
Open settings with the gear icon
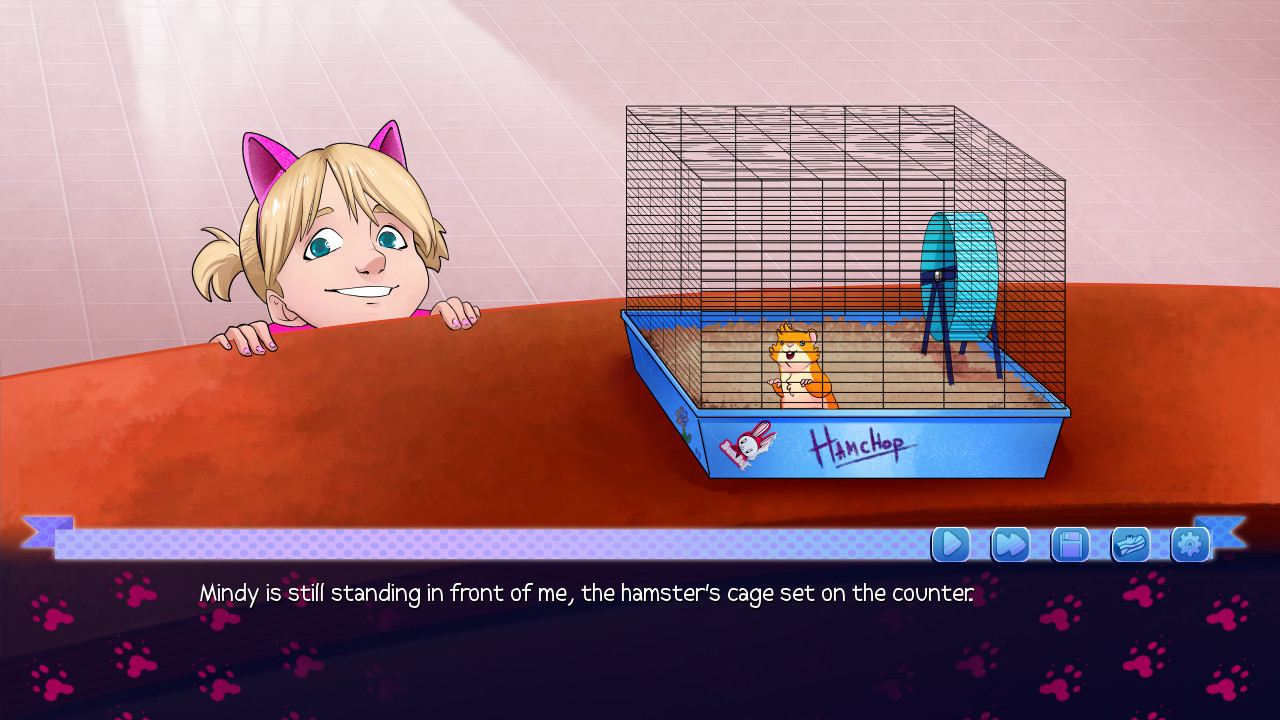1190,544
